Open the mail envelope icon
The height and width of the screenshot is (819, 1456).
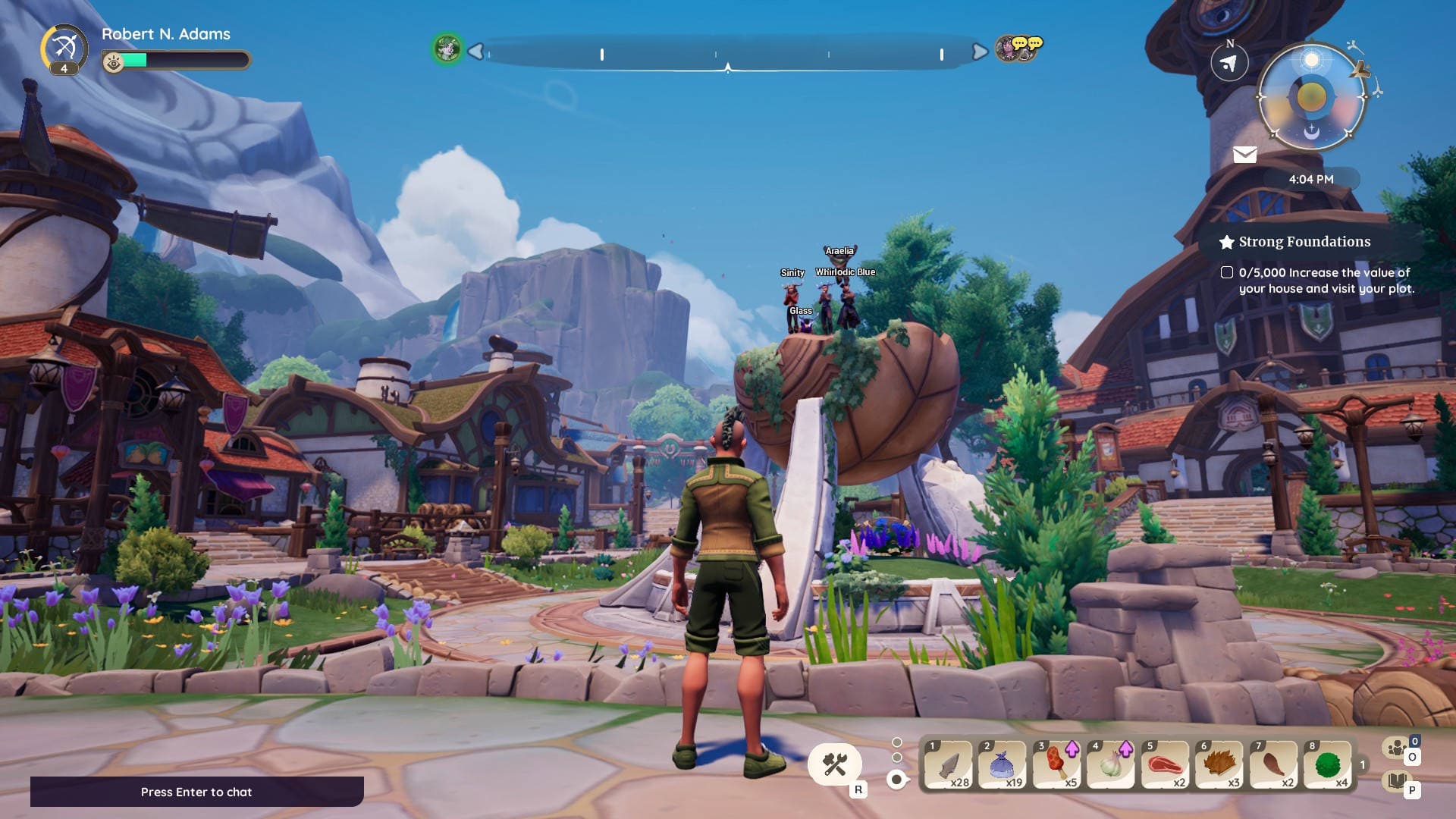click(x=1244, y=155)
